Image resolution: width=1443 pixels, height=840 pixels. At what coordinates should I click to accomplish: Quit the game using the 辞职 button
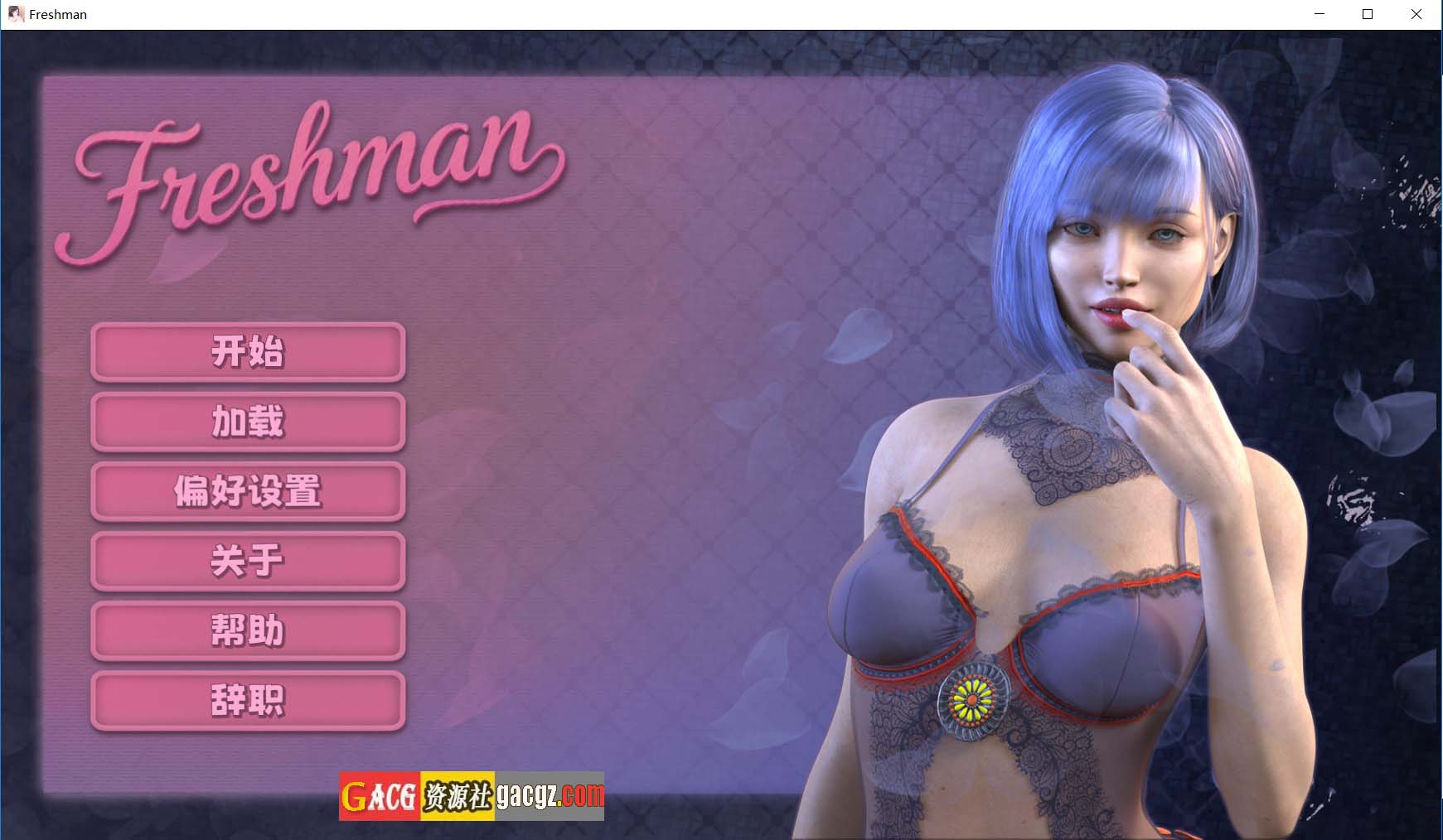point(247,700)
